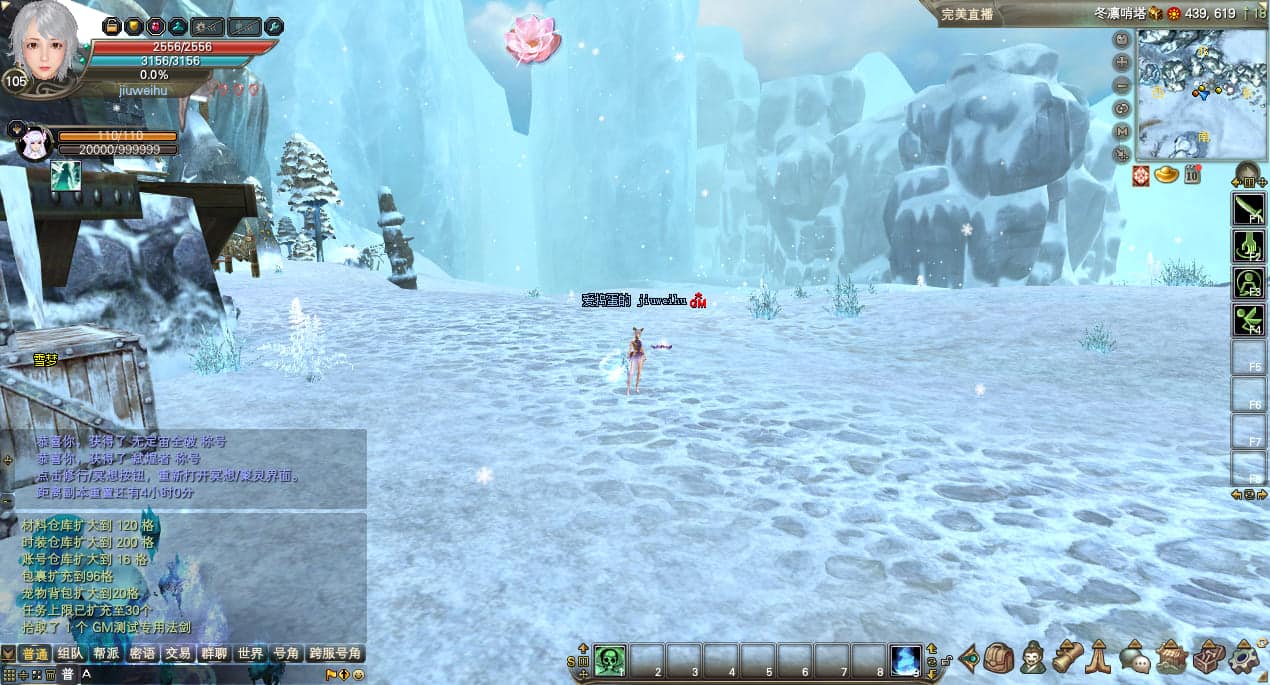
Task: Use the blue flame skill in slot 9
Action: [906, 659]
